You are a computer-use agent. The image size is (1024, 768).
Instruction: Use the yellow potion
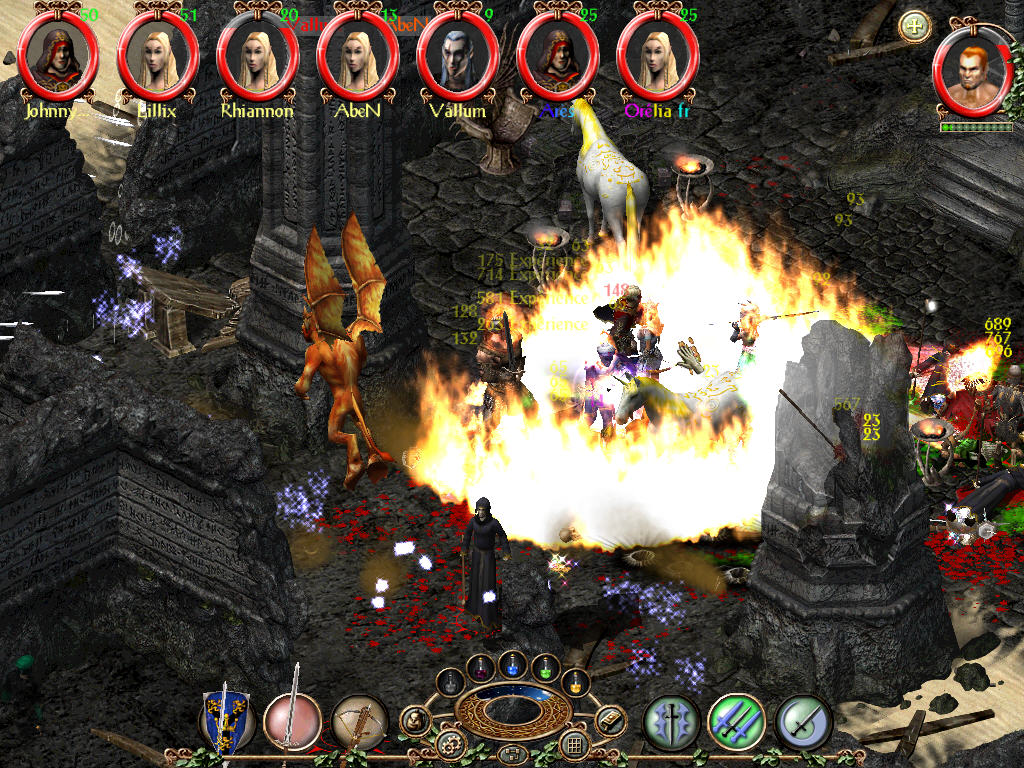[x=575, y=683]
